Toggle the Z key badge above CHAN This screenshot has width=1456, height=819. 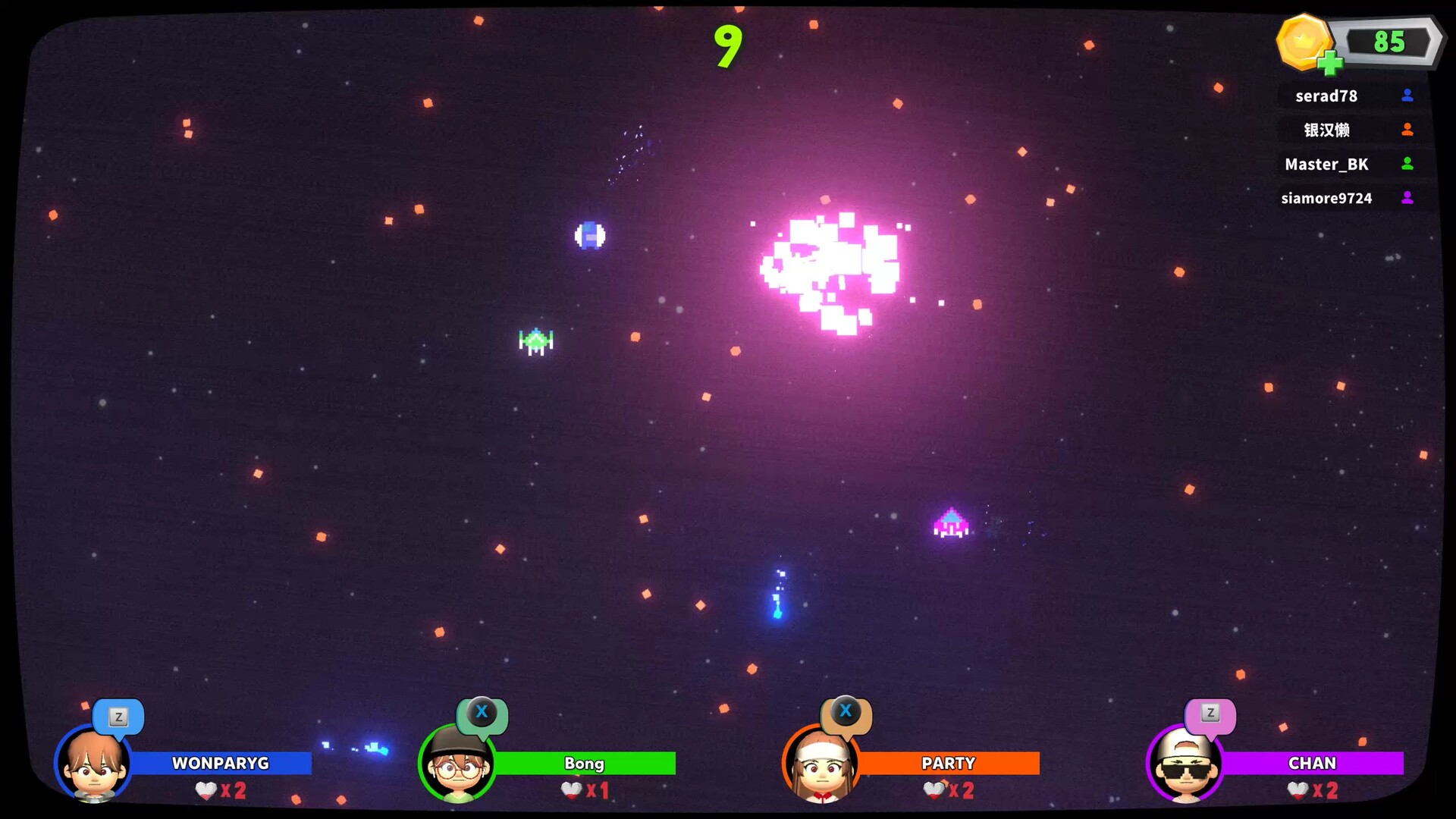1211,711
